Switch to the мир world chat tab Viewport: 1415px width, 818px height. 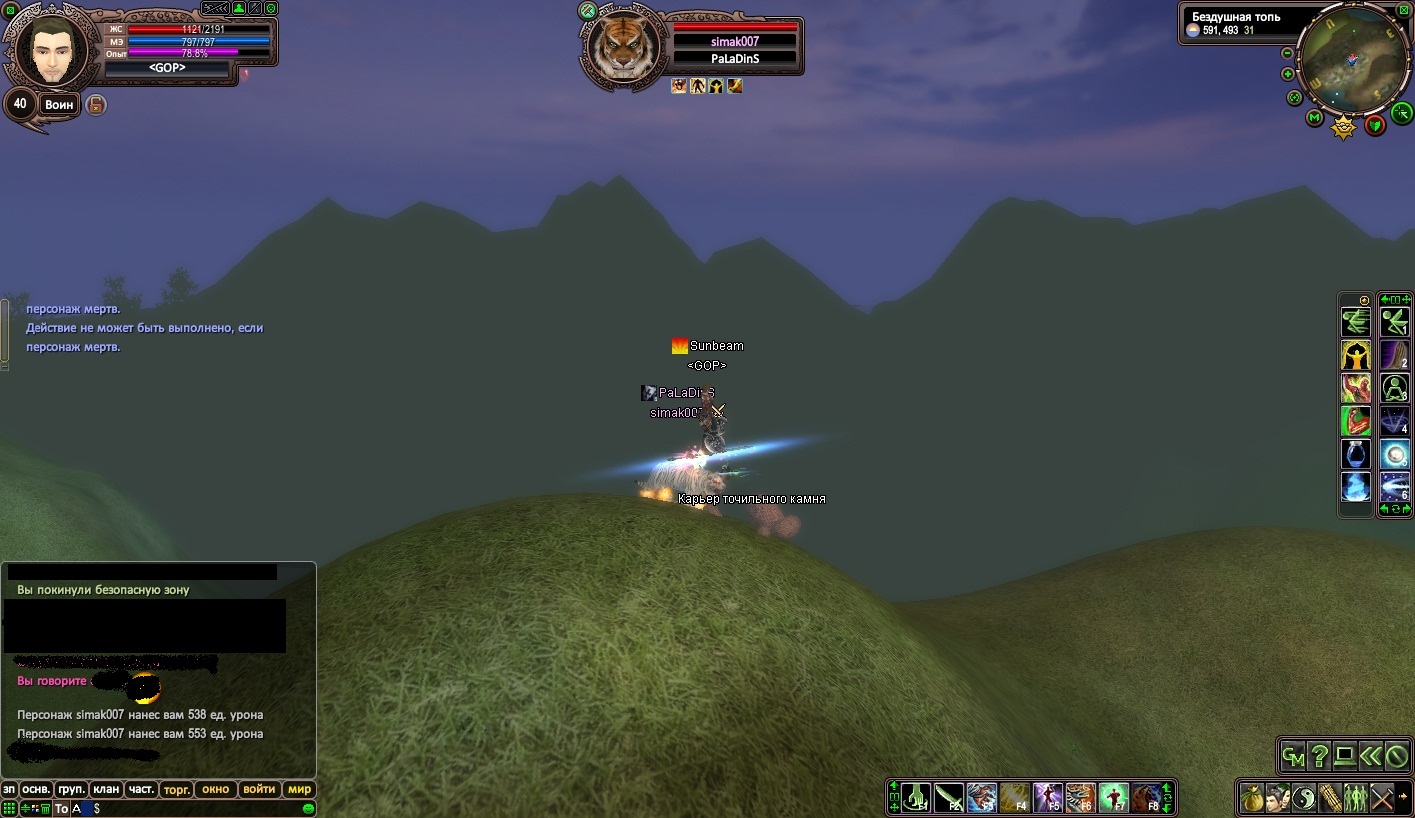tap(299, 789)
